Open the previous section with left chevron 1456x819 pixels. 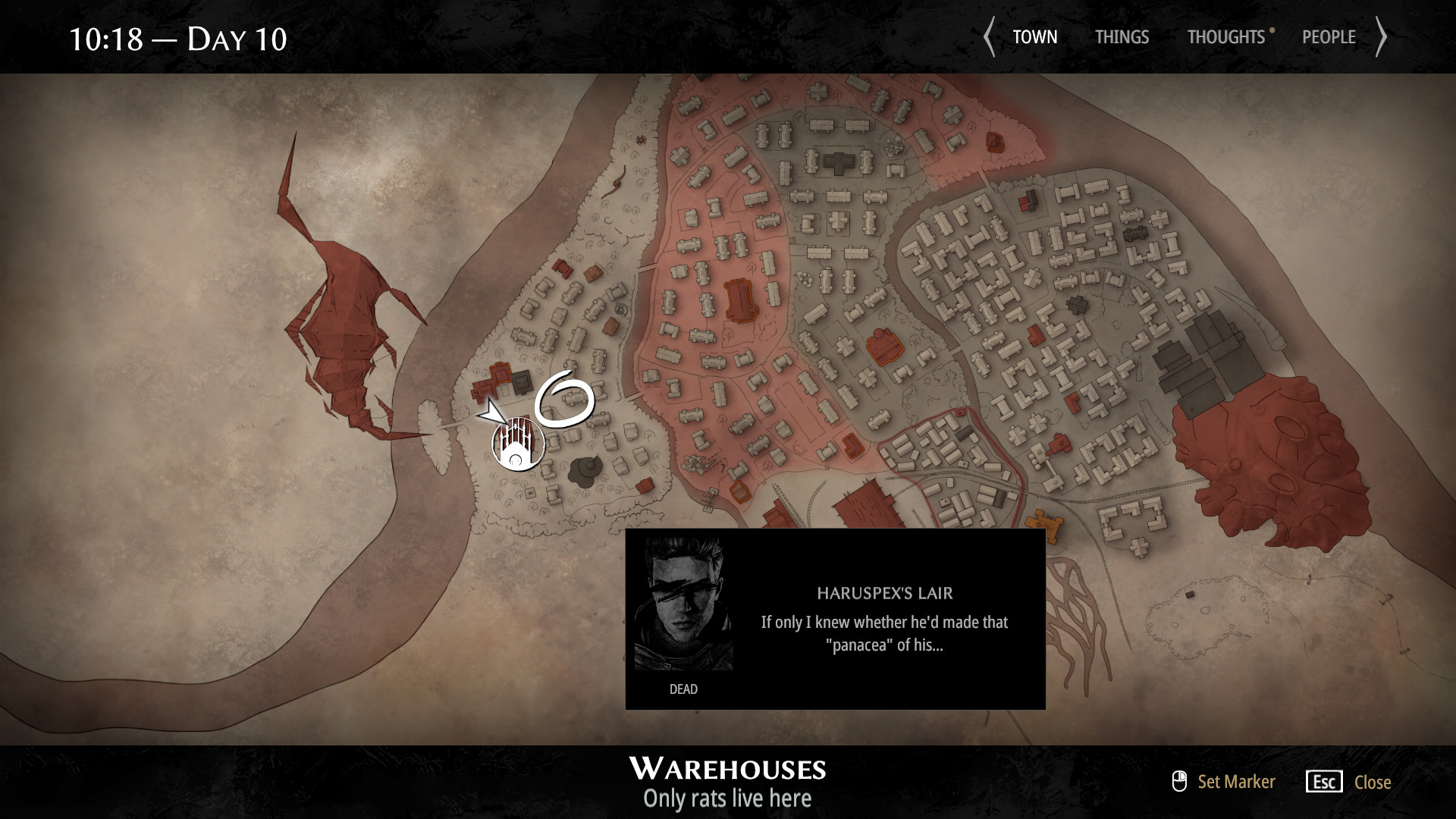point(990,36)
